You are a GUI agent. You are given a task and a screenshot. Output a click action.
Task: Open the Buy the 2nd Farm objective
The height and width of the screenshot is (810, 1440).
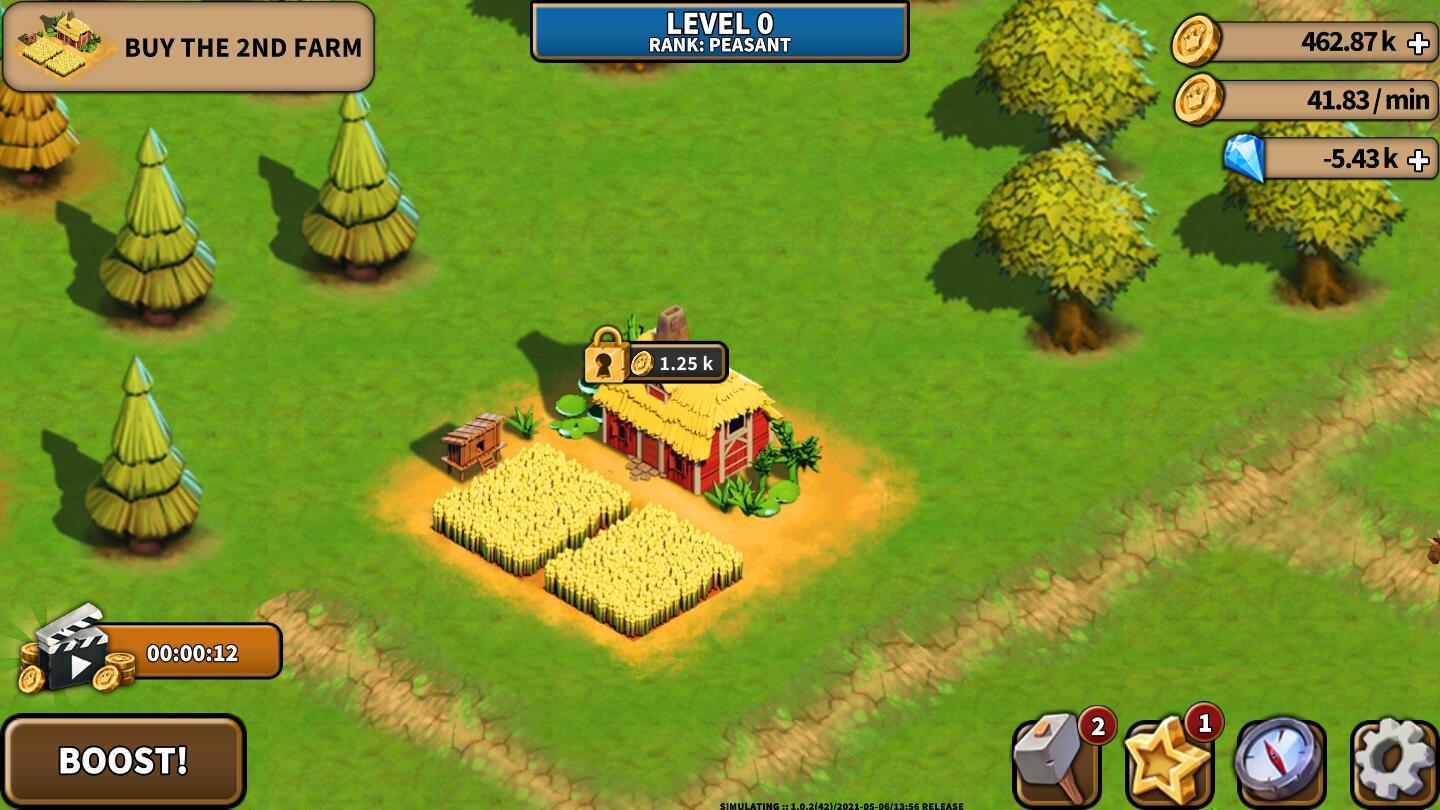[x=188, y=47]
